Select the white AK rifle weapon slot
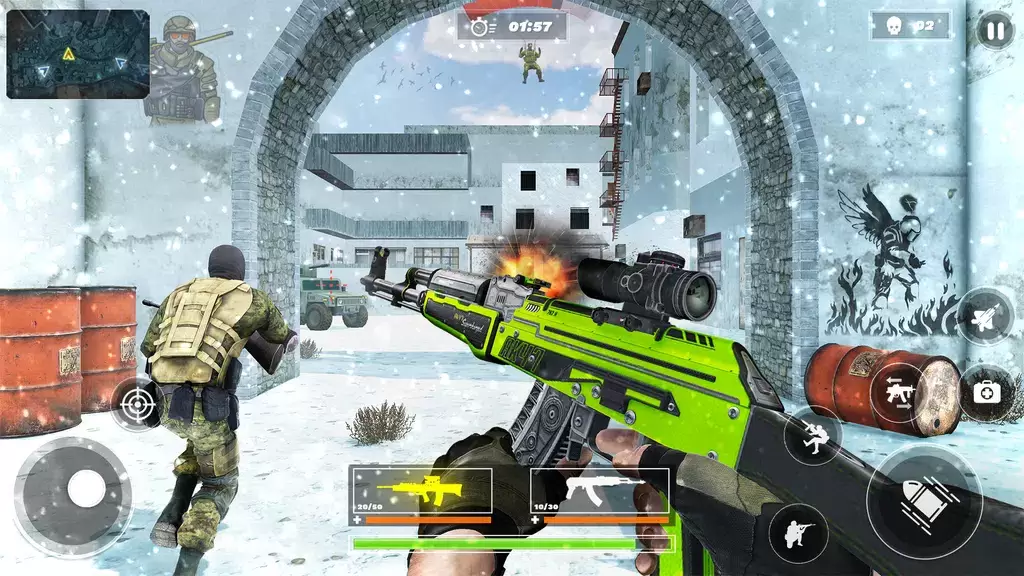The image size is (1024, 576). 599,490
